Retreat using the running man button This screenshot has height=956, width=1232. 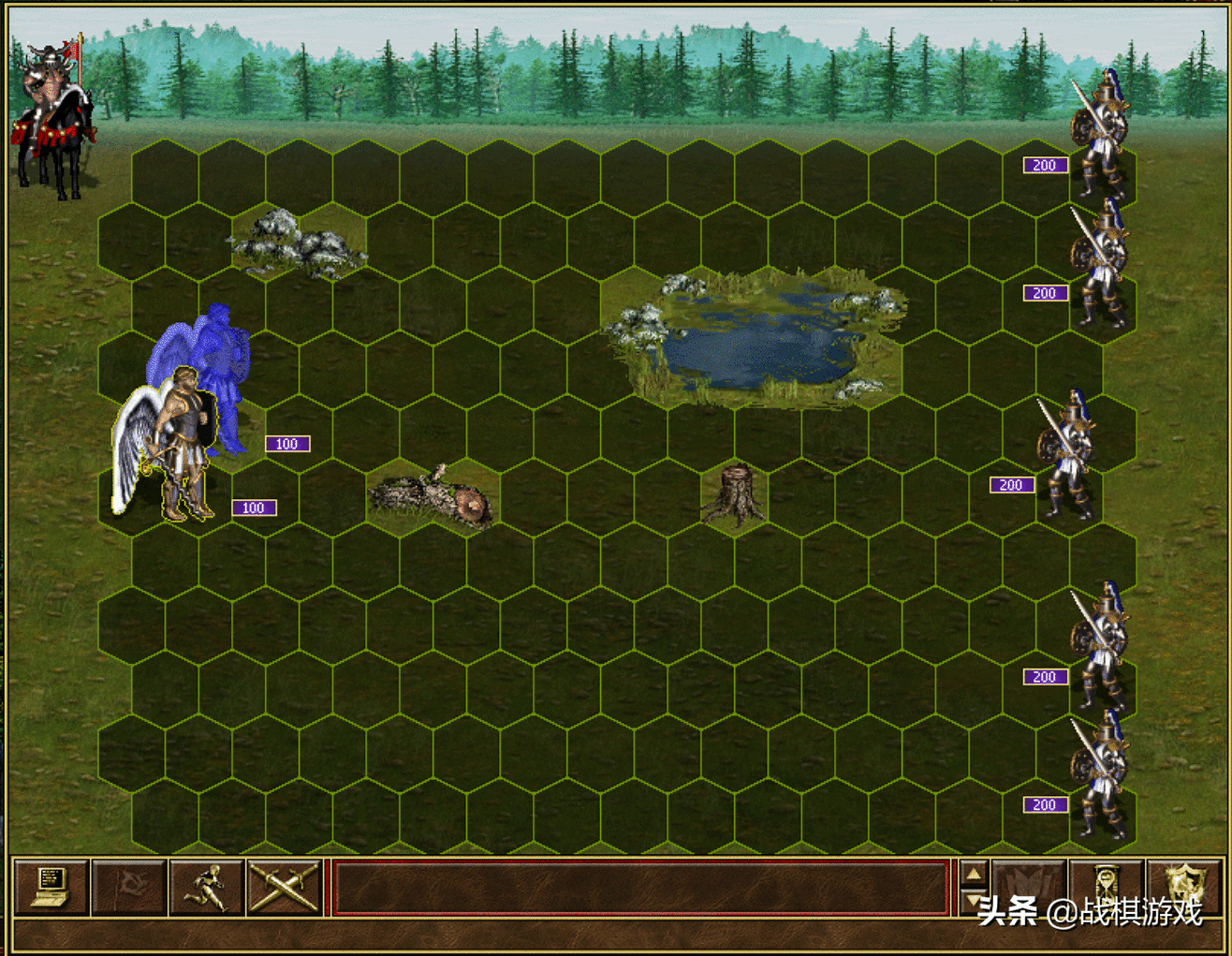pyautogui.click(x=207, y=887)
